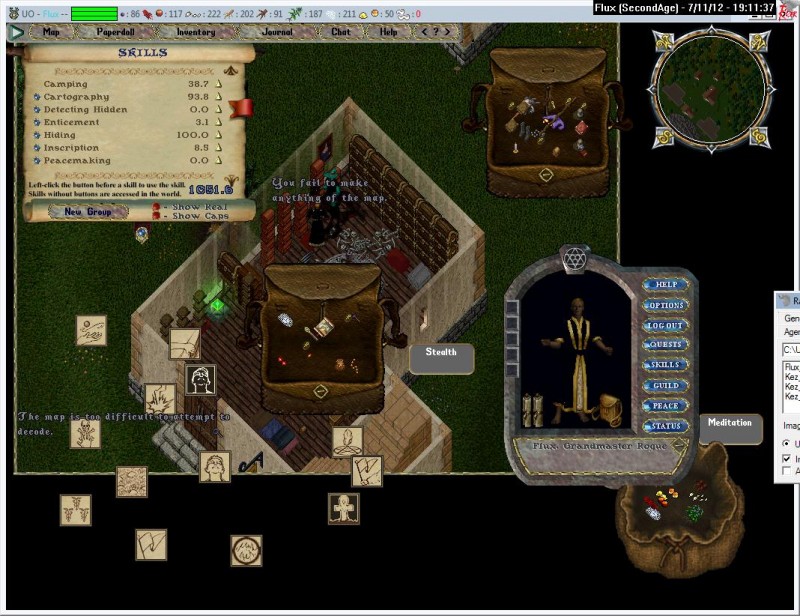Image resolution: width=800 pixels, height=616 pixels.
Task: Toggle the Show Caps option
Action: 157,216
